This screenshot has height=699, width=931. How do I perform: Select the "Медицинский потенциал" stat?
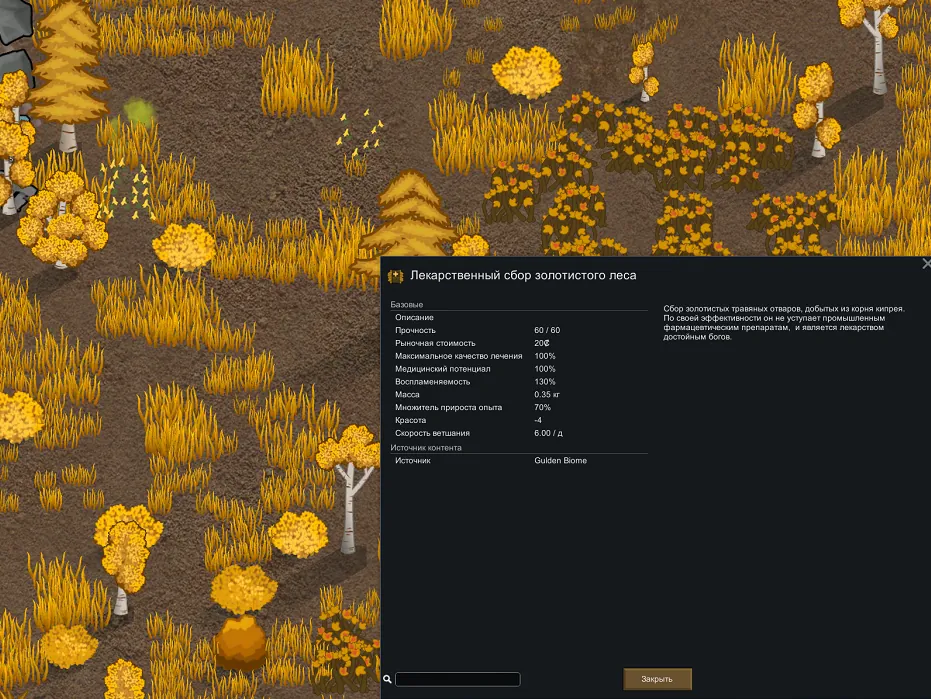(x=519, y=369)
